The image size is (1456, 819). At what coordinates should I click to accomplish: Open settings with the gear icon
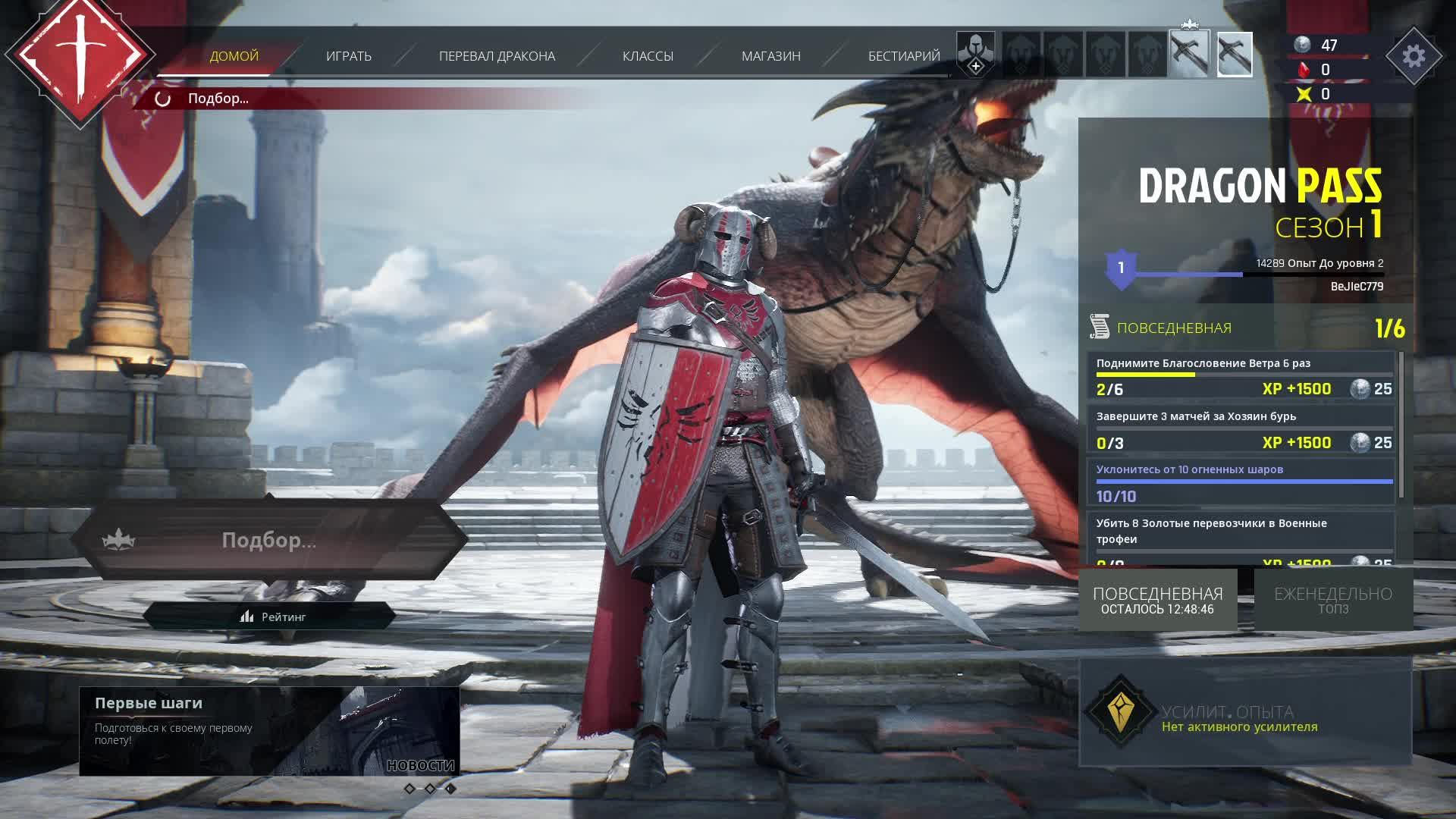click(1414, 56)
